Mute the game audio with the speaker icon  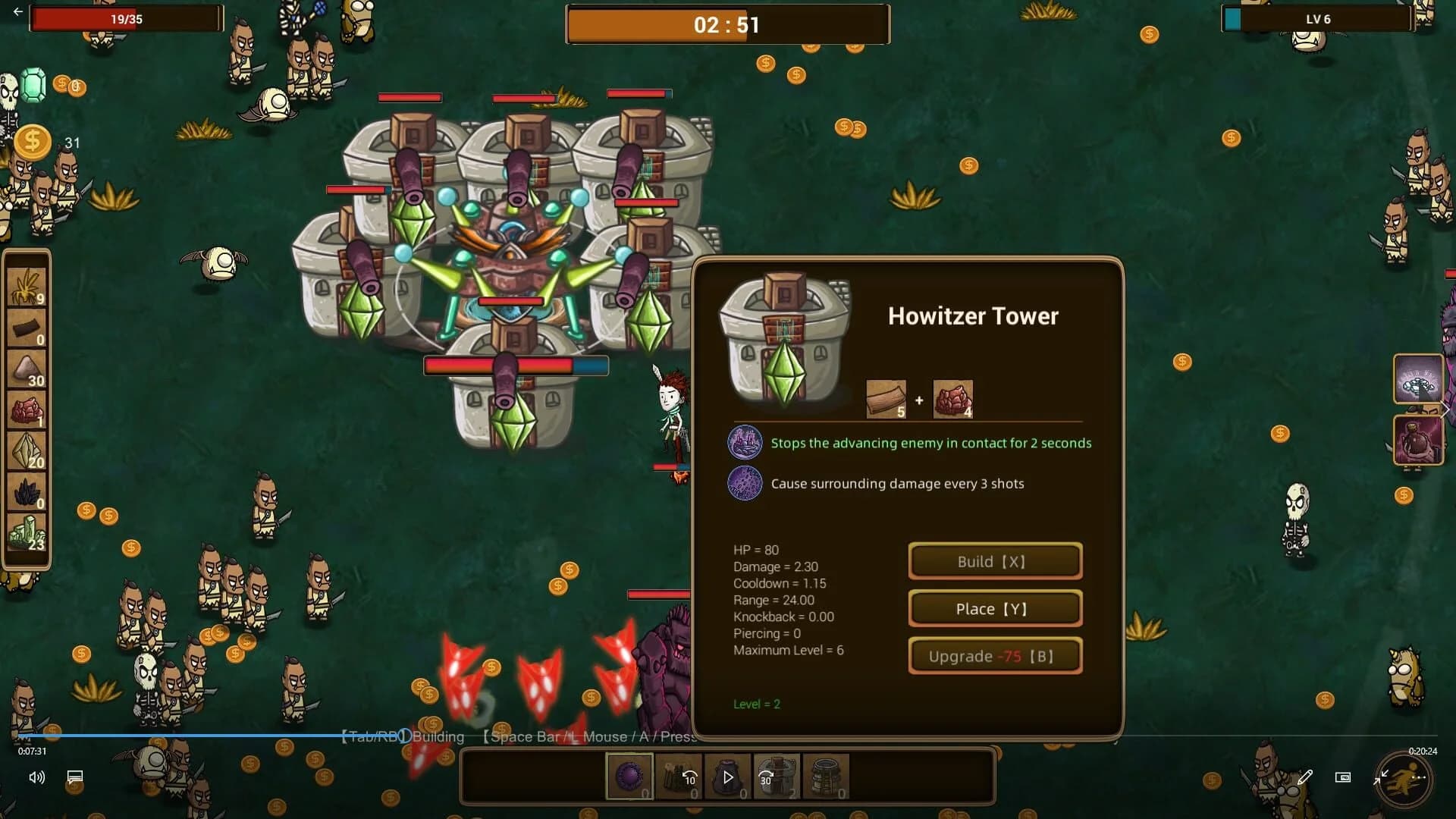36,777
